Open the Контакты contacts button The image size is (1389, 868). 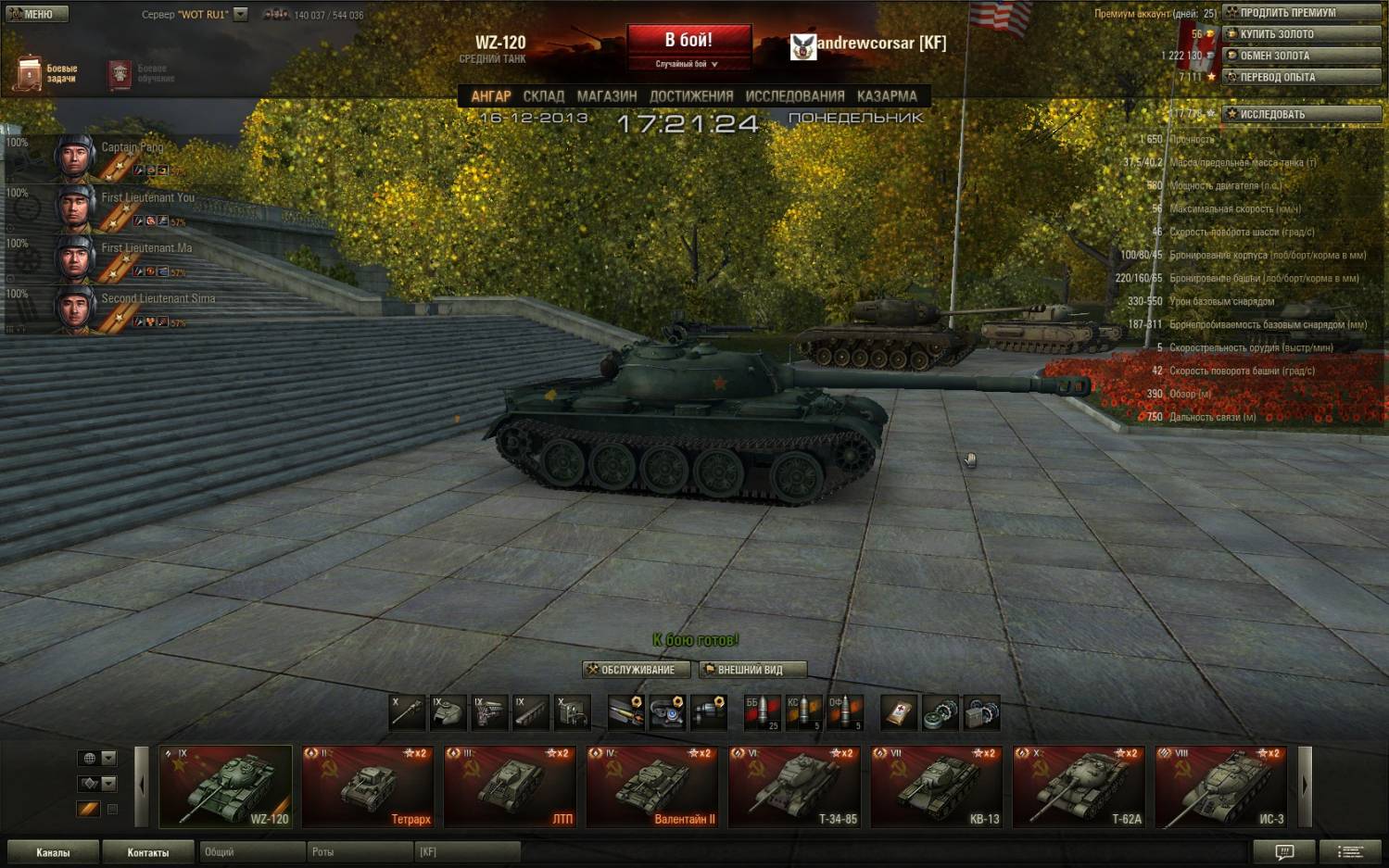tap(148, 852)
